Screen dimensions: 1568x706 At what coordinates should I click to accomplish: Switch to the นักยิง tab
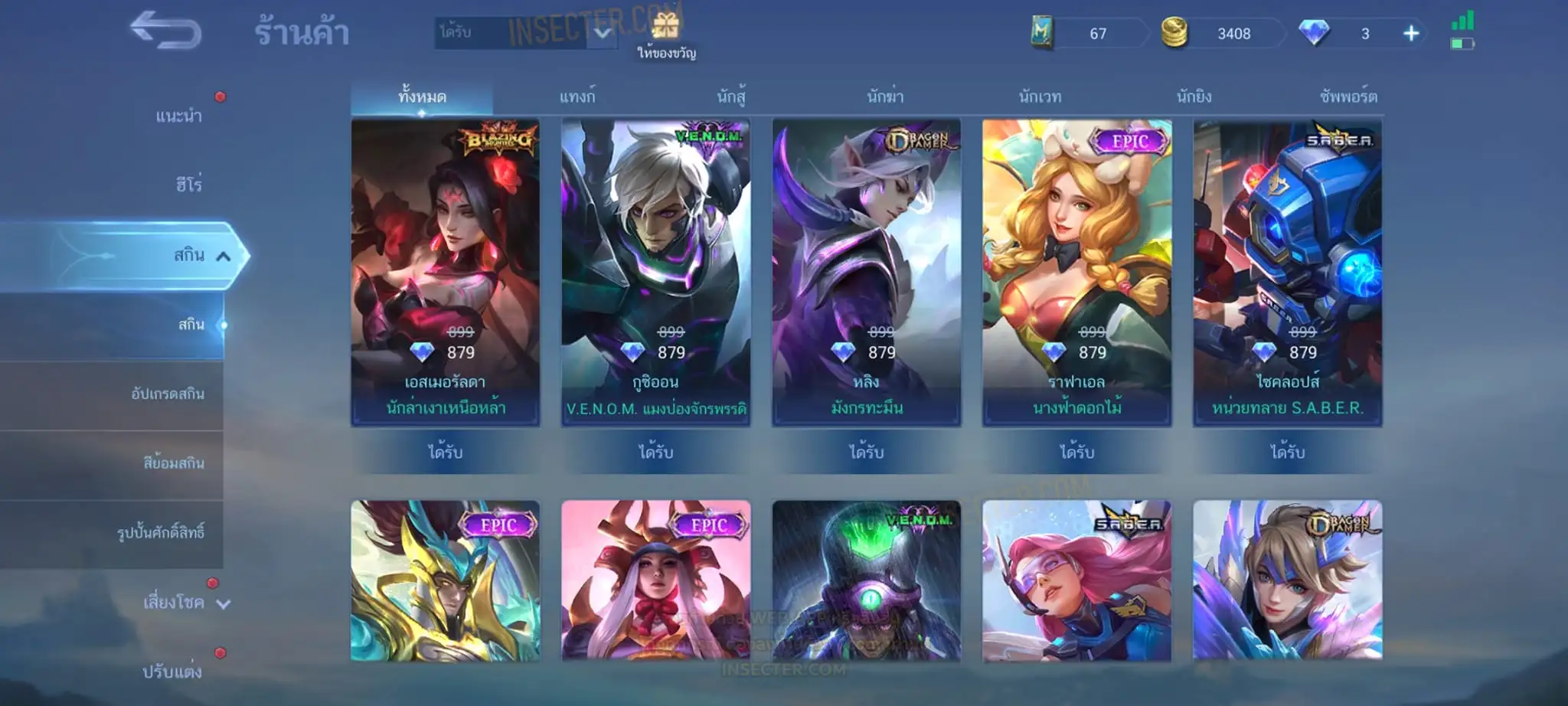[x=1194, y=97]
